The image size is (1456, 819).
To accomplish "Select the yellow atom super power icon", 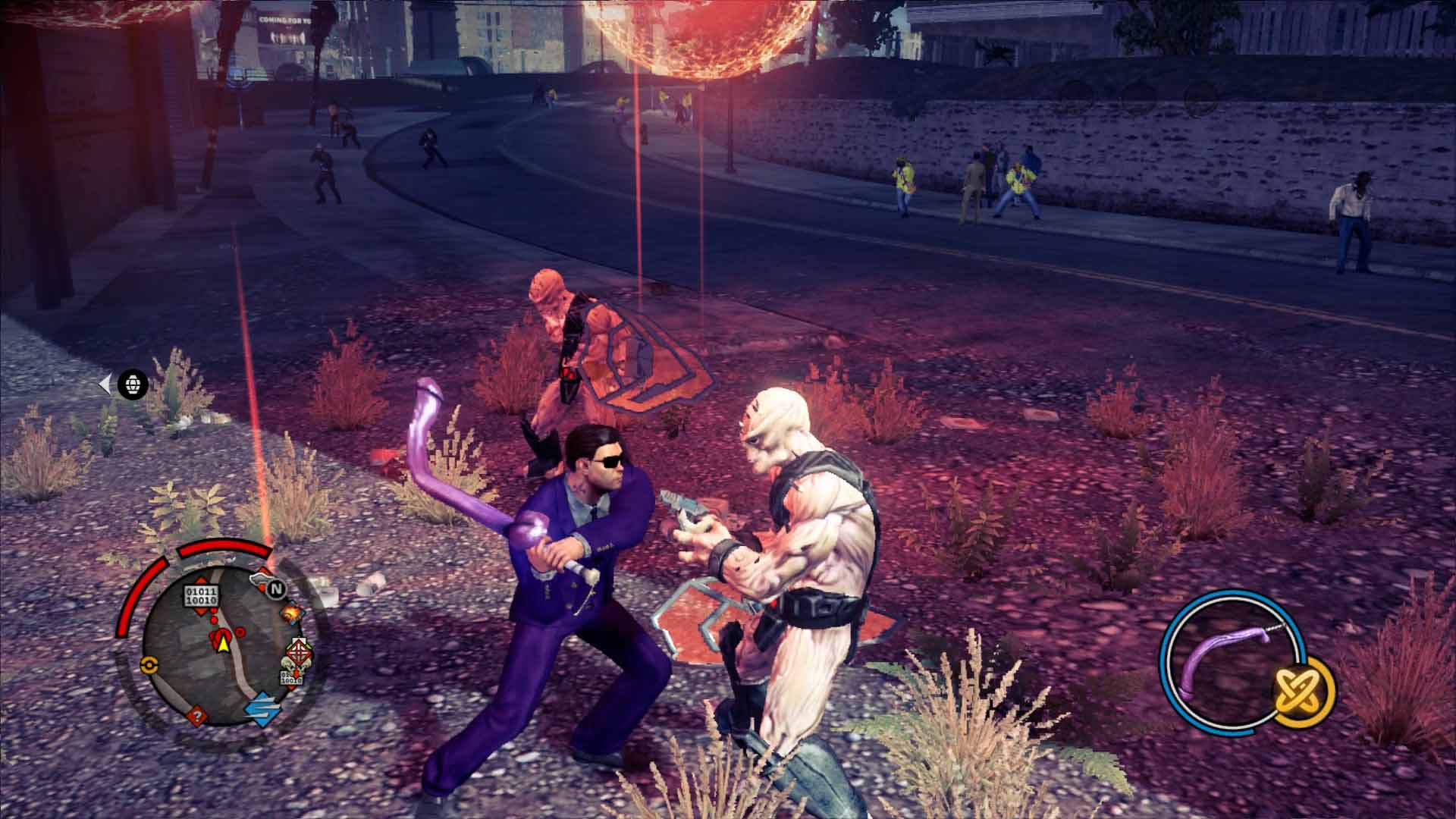I will click(x=1299, y=690).
